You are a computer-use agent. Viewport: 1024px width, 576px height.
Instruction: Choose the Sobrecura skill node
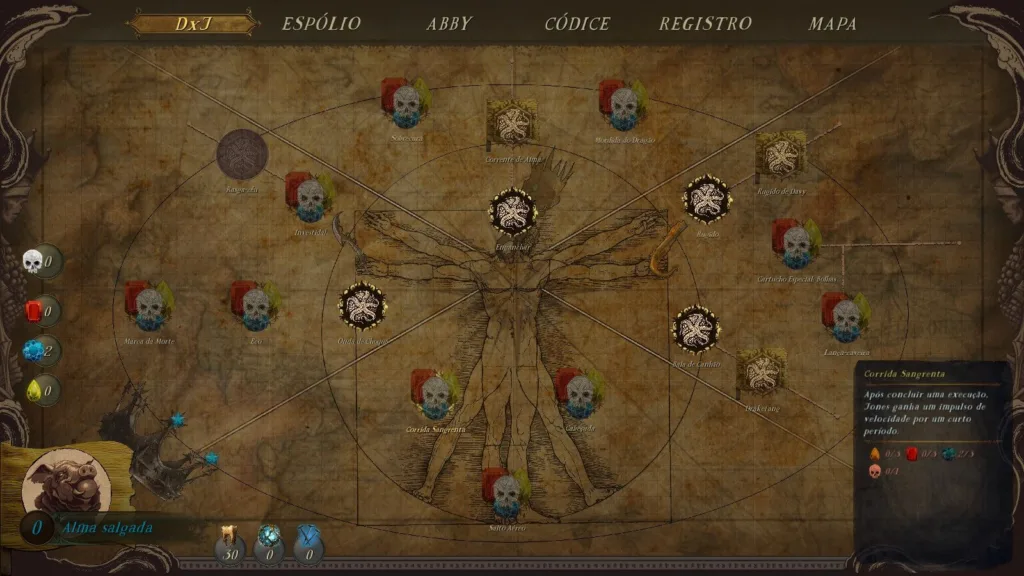point(406,102)
